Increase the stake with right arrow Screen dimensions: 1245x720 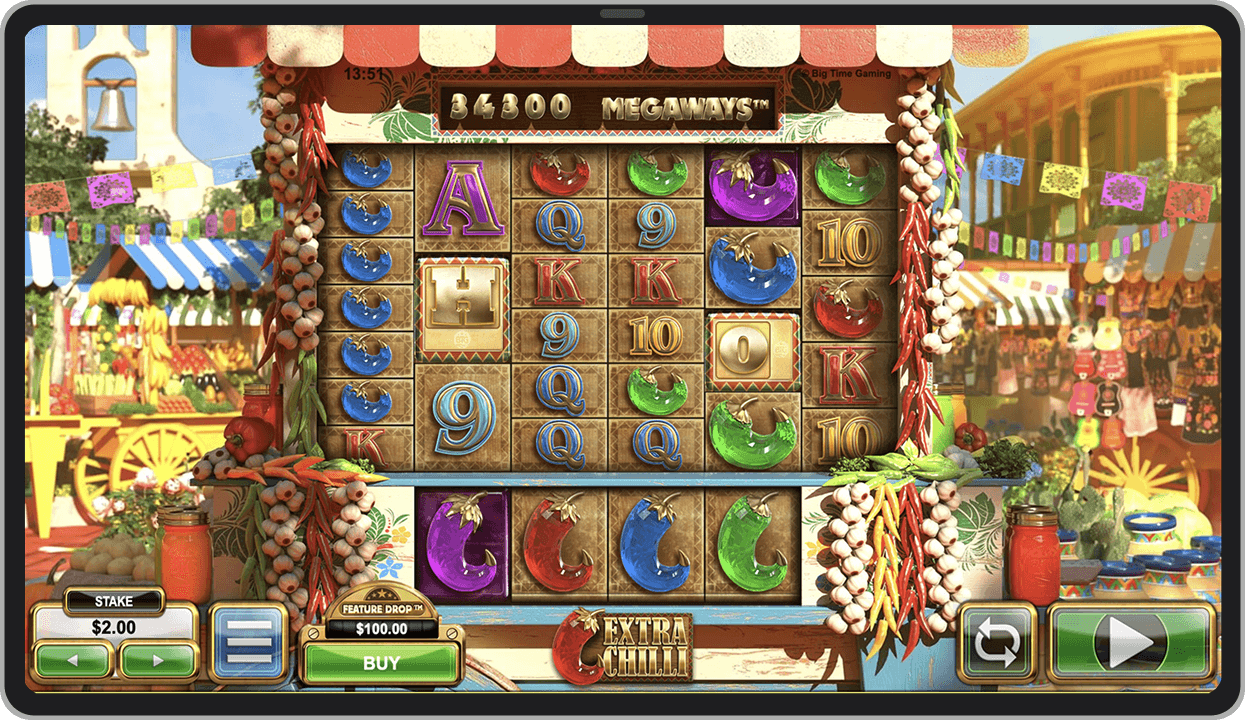click(157, 660)
